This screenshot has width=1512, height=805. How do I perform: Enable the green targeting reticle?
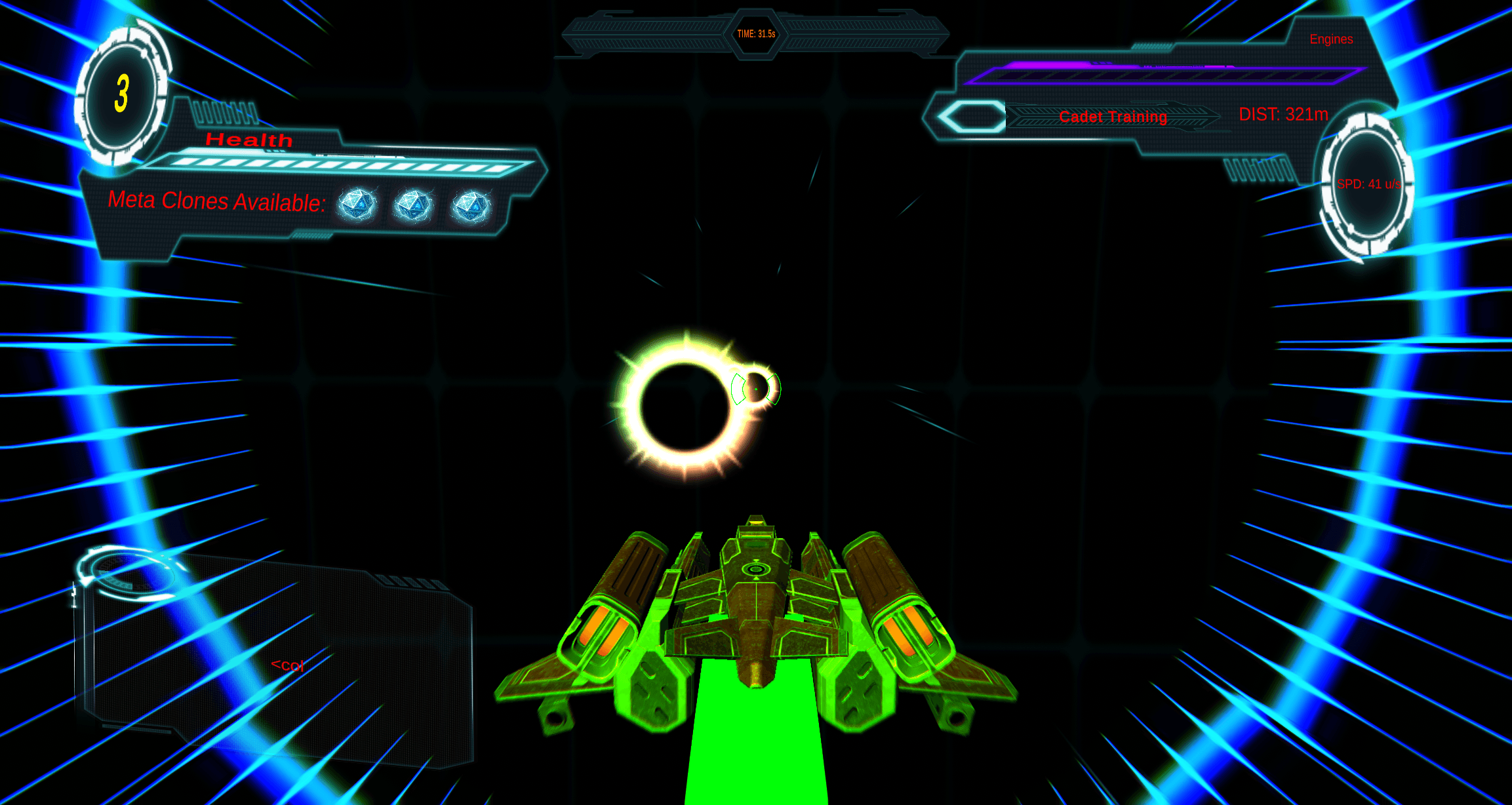click(757, 387)
